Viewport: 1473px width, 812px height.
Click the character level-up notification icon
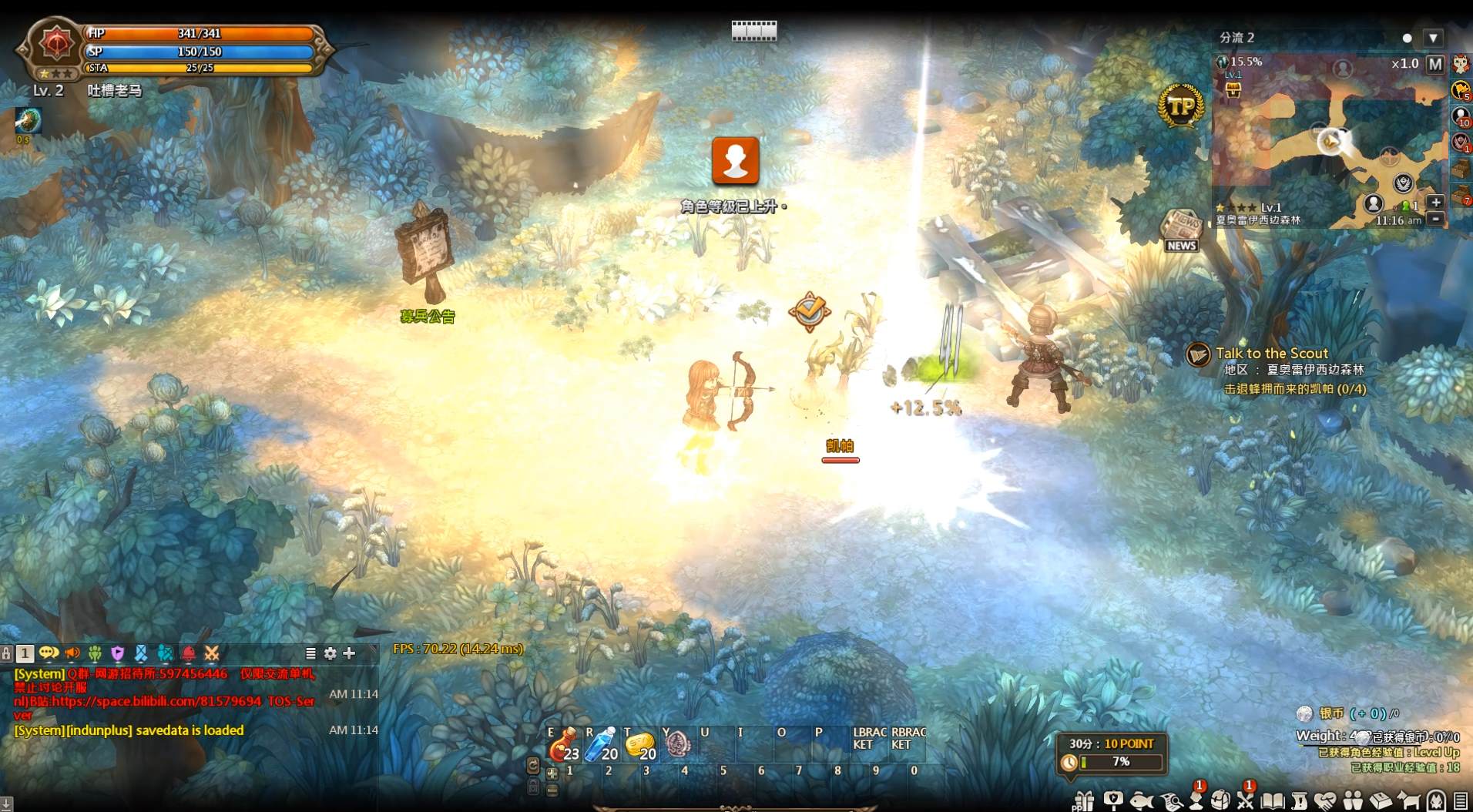(x=735, y=160)
